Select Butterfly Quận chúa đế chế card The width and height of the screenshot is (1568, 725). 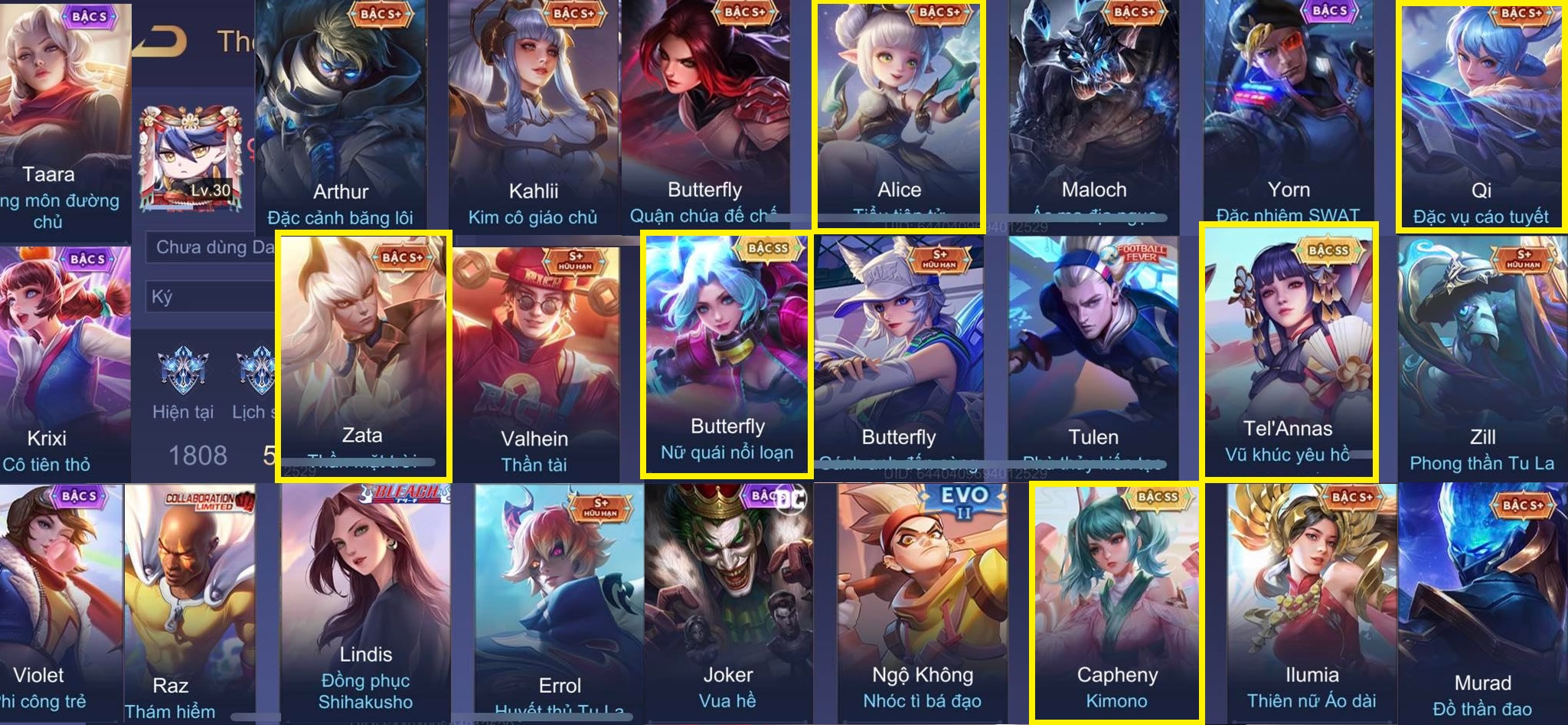[704, 115]
